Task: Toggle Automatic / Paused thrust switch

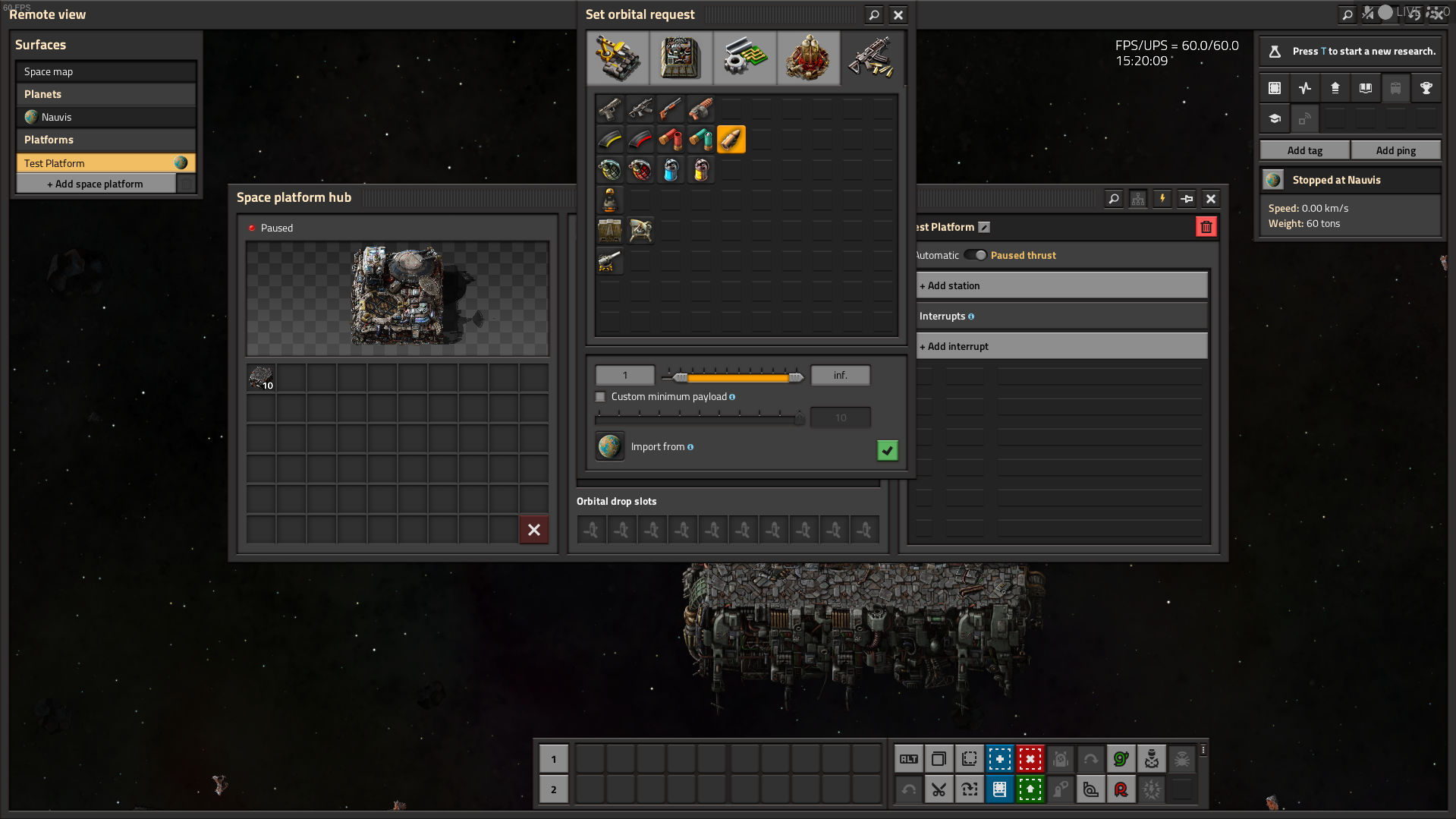Action: tap(976, 255)
